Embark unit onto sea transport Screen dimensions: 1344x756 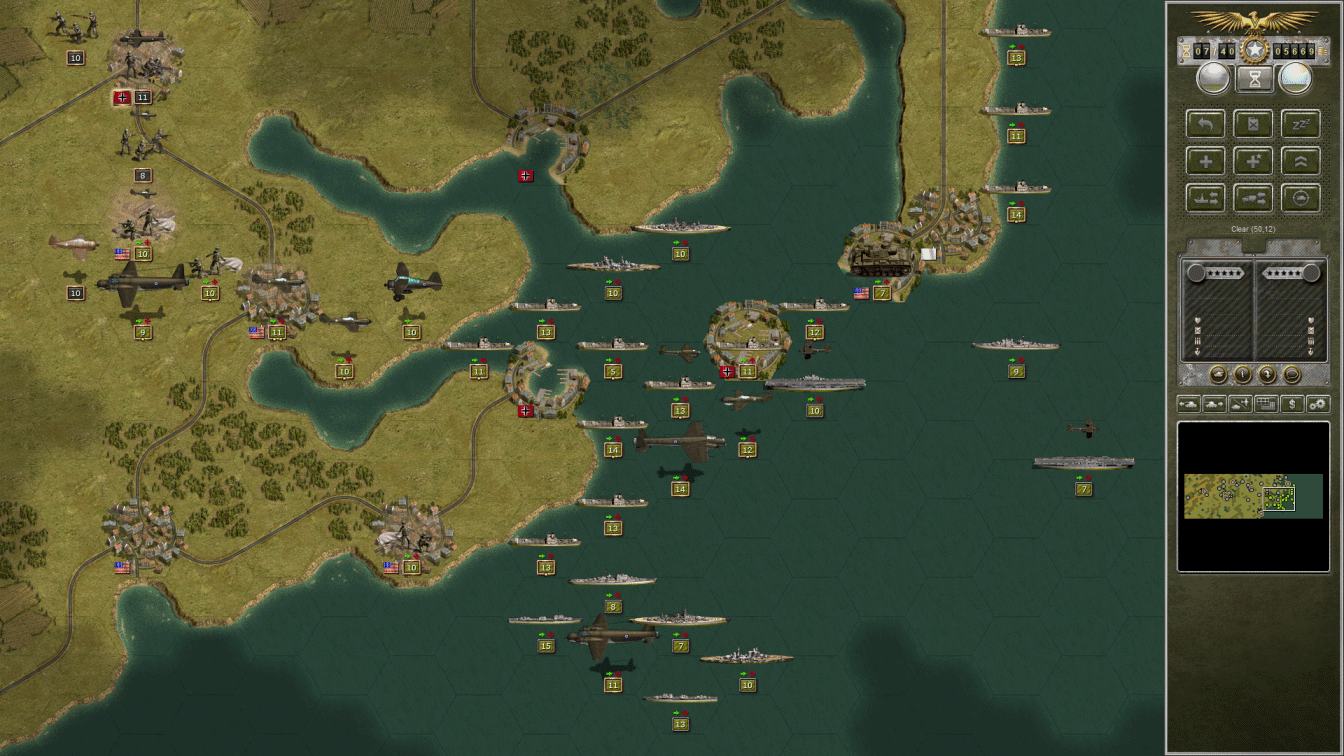tap(1205, 197)
